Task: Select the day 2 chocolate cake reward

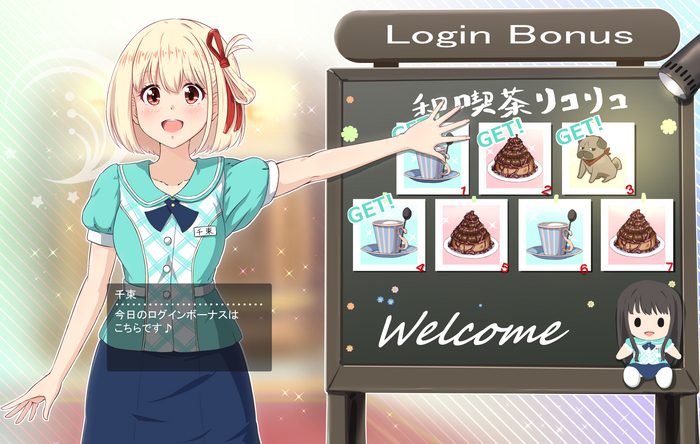Action: [x=514, y=159]
